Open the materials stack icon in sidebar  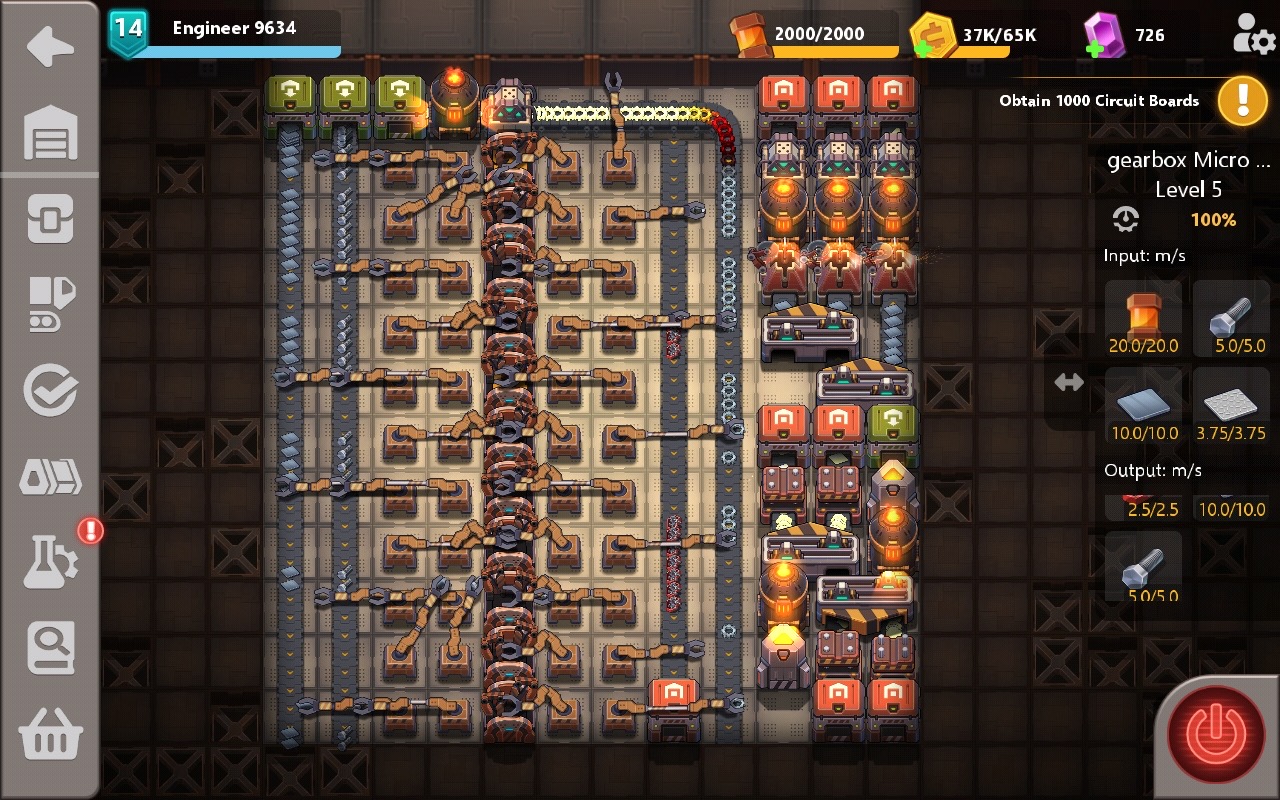click(x=50, y=477)
